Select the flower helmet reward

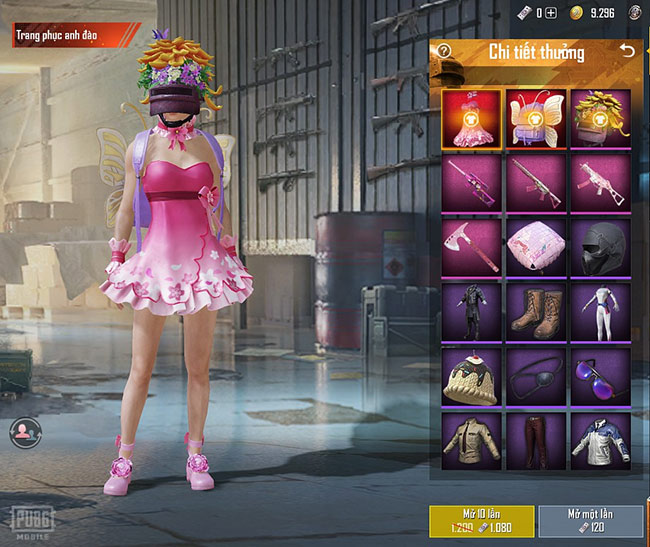(x=600, y=118)
